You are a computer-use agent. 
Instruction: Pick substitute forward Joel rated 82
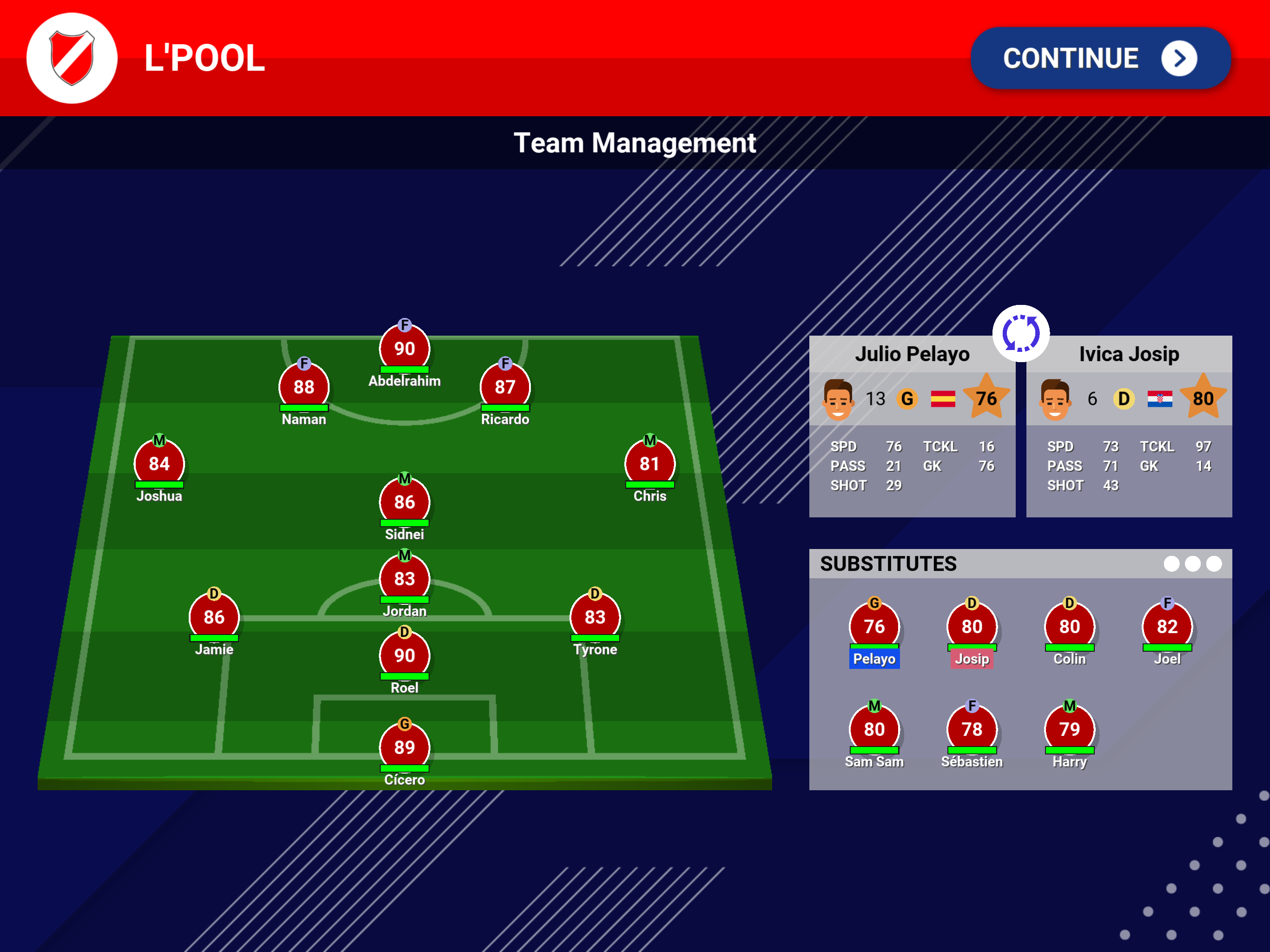(x=1167, y=627)
